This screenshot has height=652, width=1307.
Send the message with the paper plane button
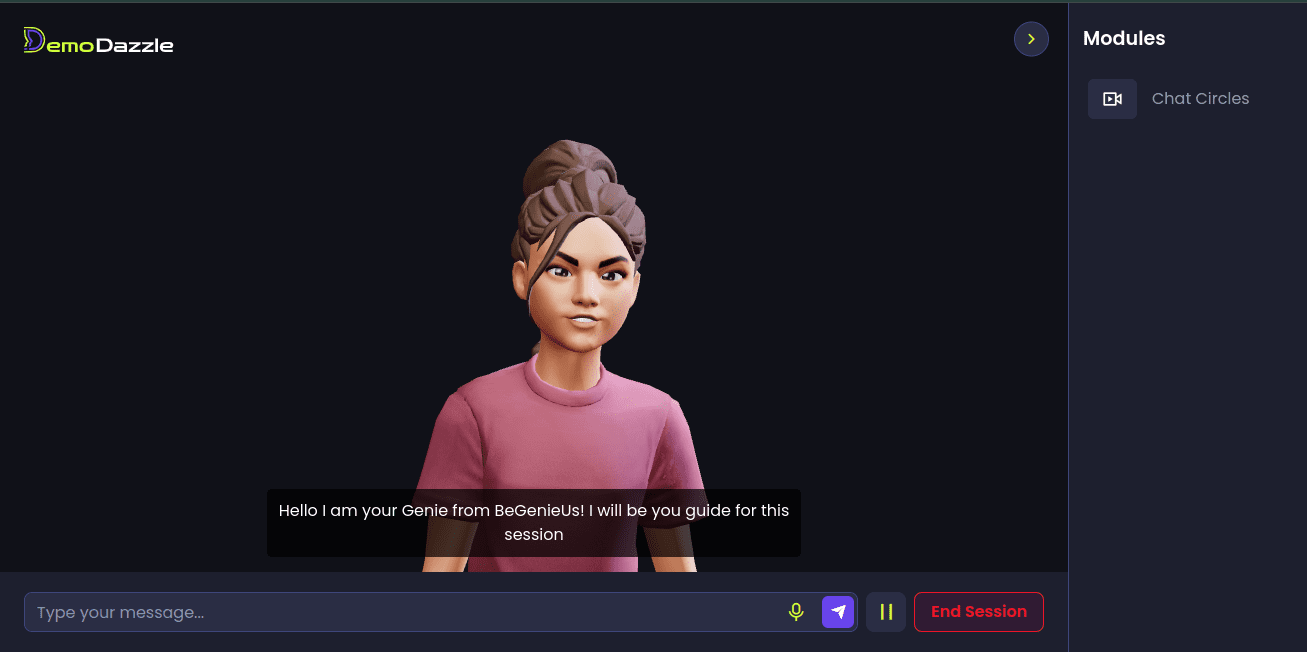(838, 612)
